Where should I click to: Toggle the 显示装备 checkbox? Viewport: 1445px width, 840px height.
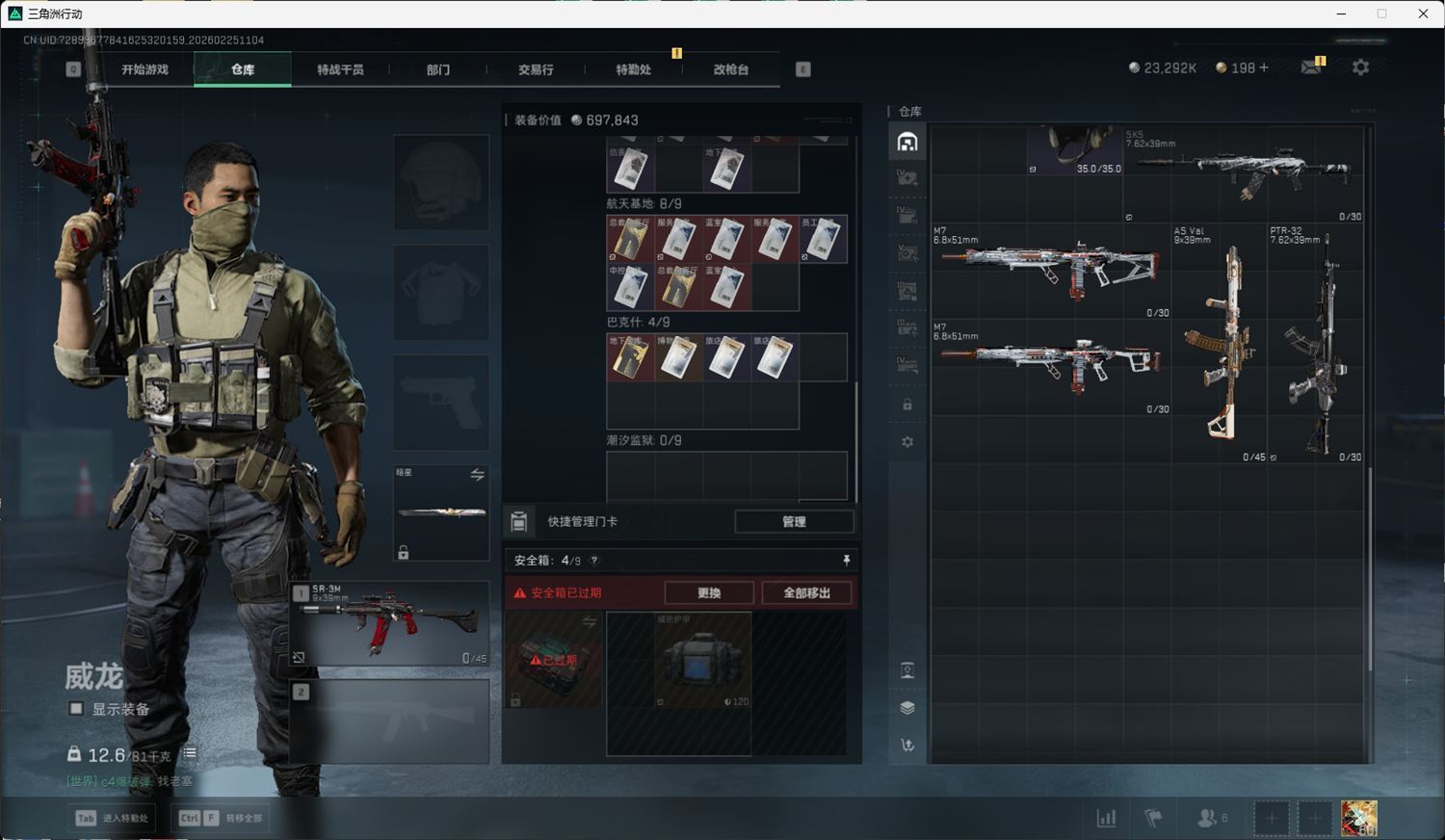tap(76, 709)
